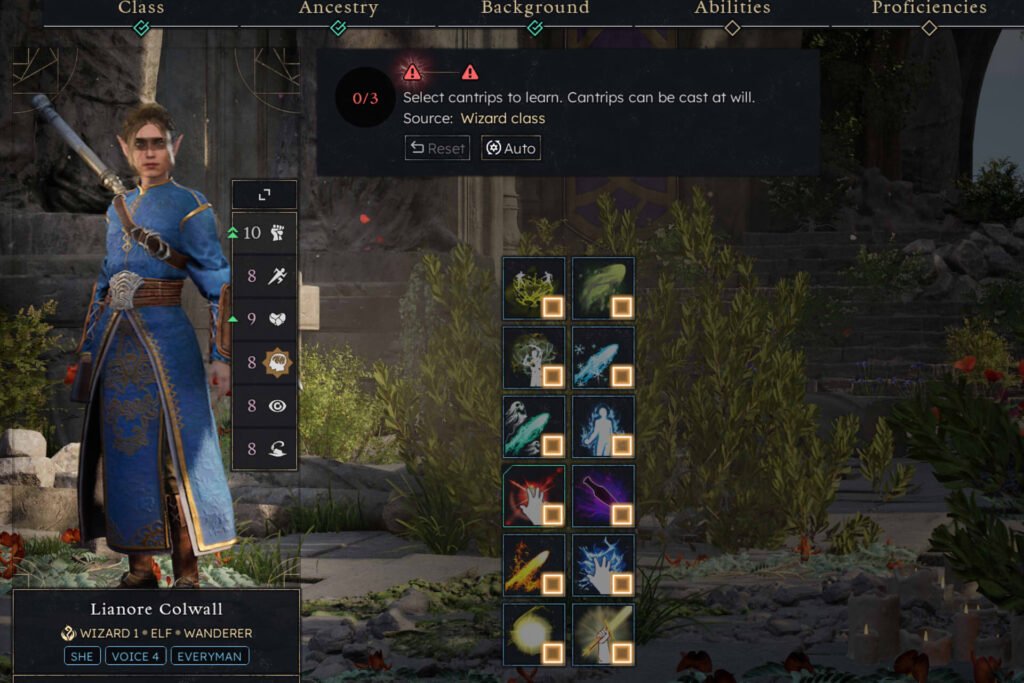
Task: Go to the Background tab
Action: pyautogui.click(x=535, y=9)
